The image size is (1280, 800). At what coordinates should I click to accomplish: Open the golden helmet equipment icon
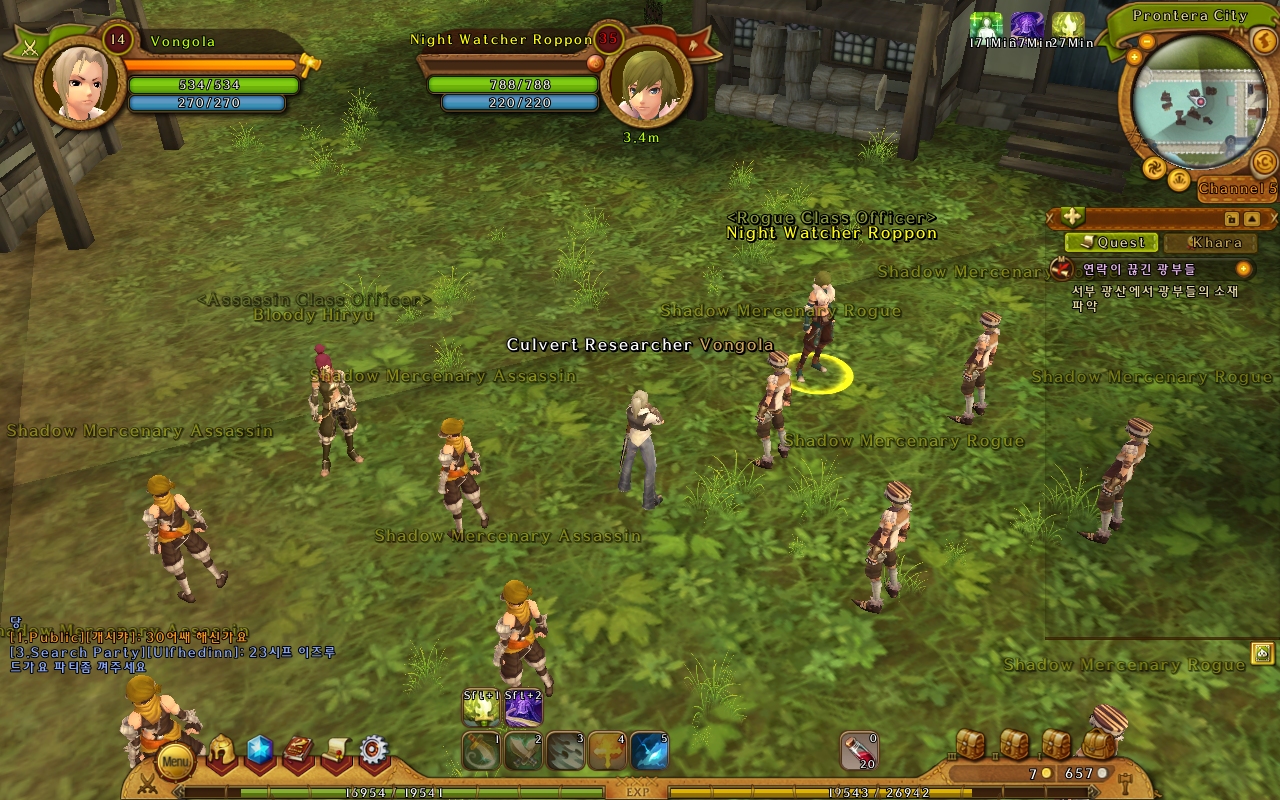point(221,753)
